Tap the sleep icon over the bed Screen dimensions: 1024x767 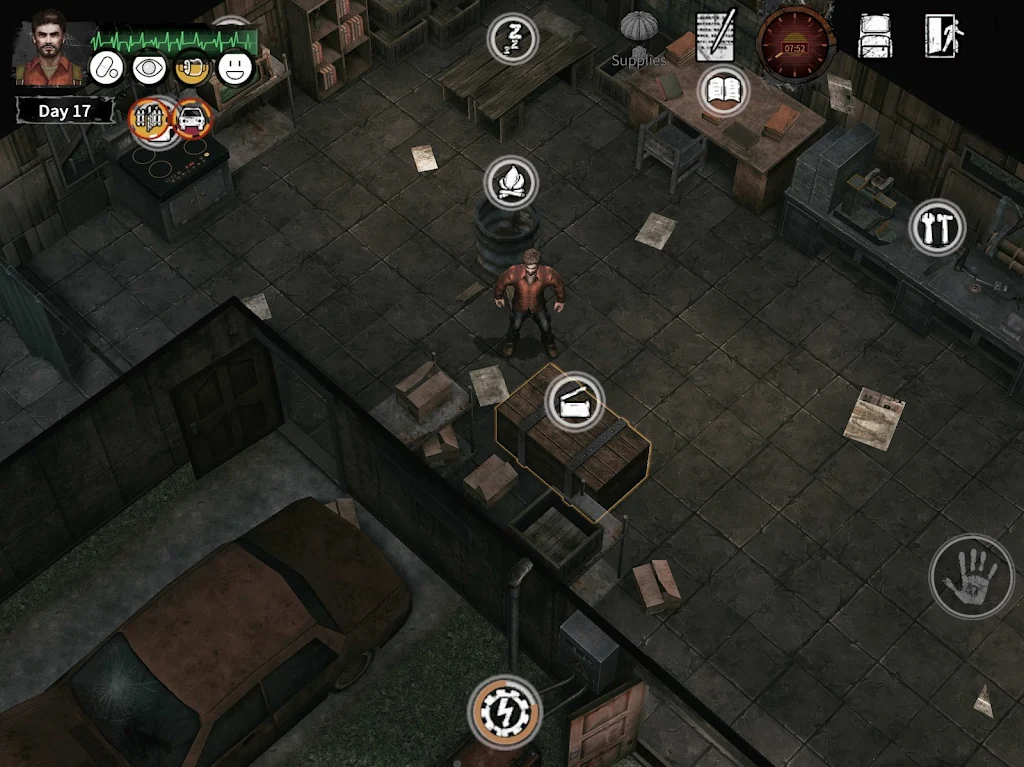click(x=512, y=39)
